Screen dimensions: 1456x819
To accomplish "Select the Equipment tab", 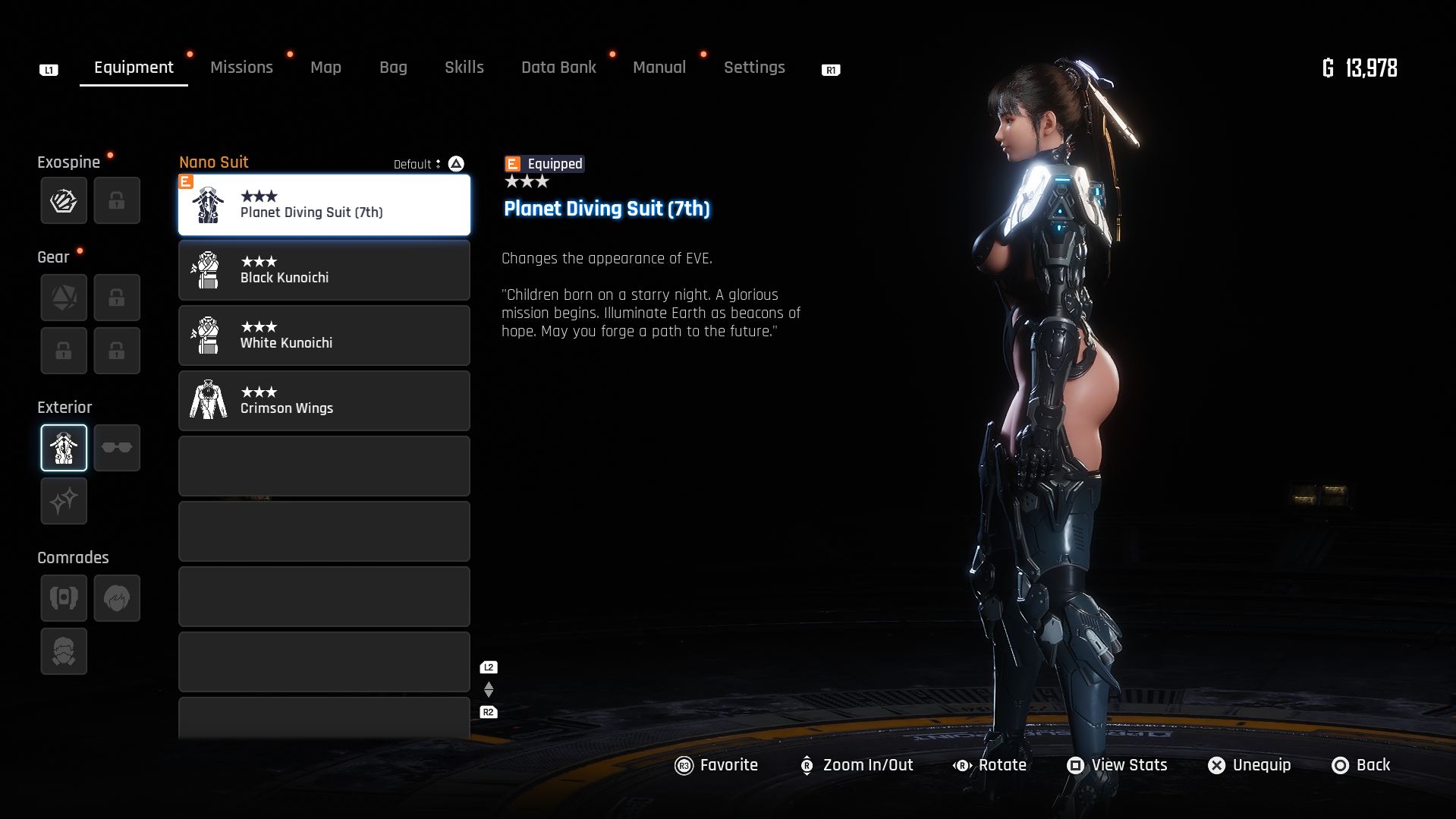I will coord(134,68).
